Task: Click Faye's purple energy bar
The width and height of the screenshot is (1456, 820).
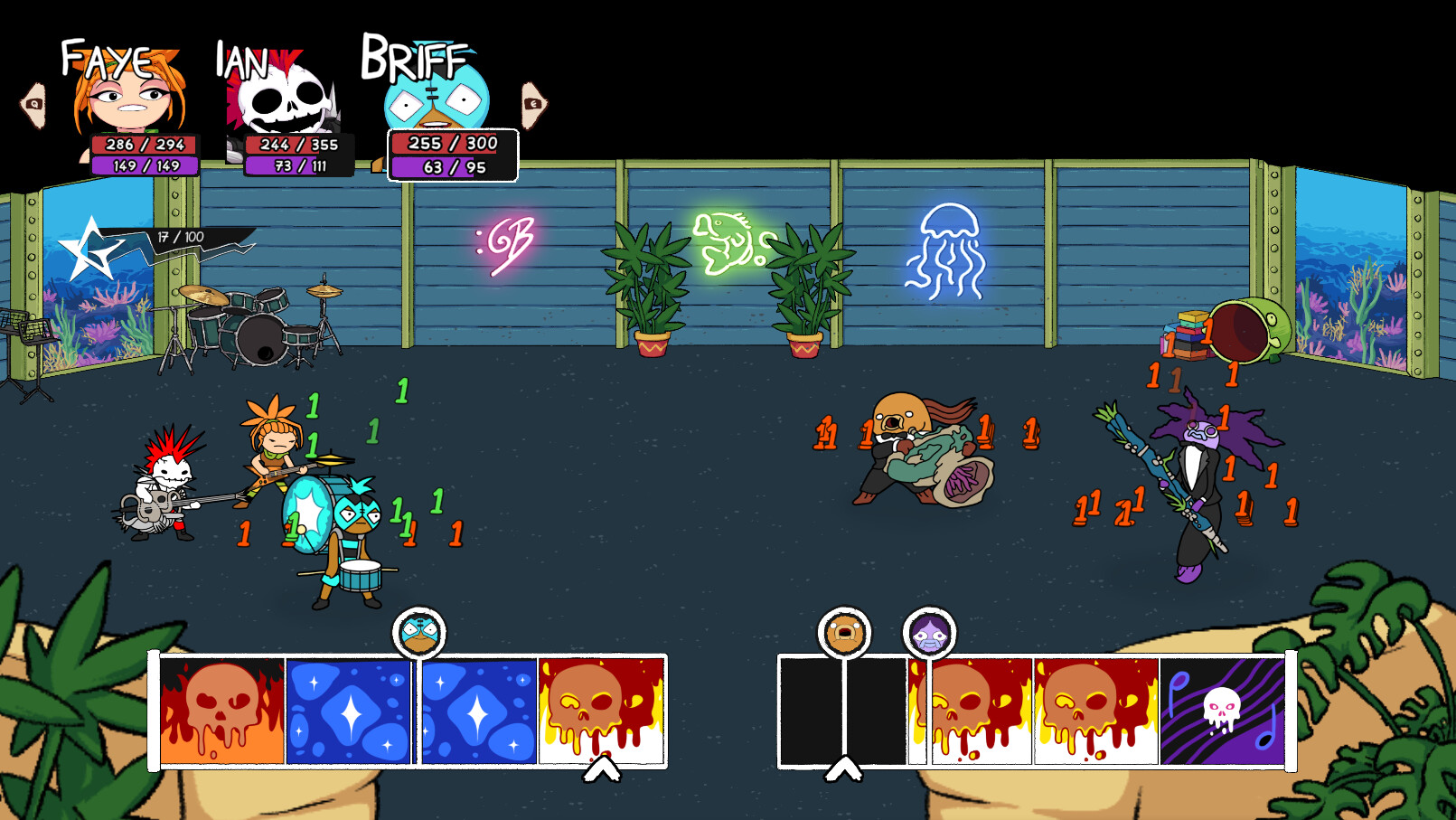Action: [x=145, y=167]
